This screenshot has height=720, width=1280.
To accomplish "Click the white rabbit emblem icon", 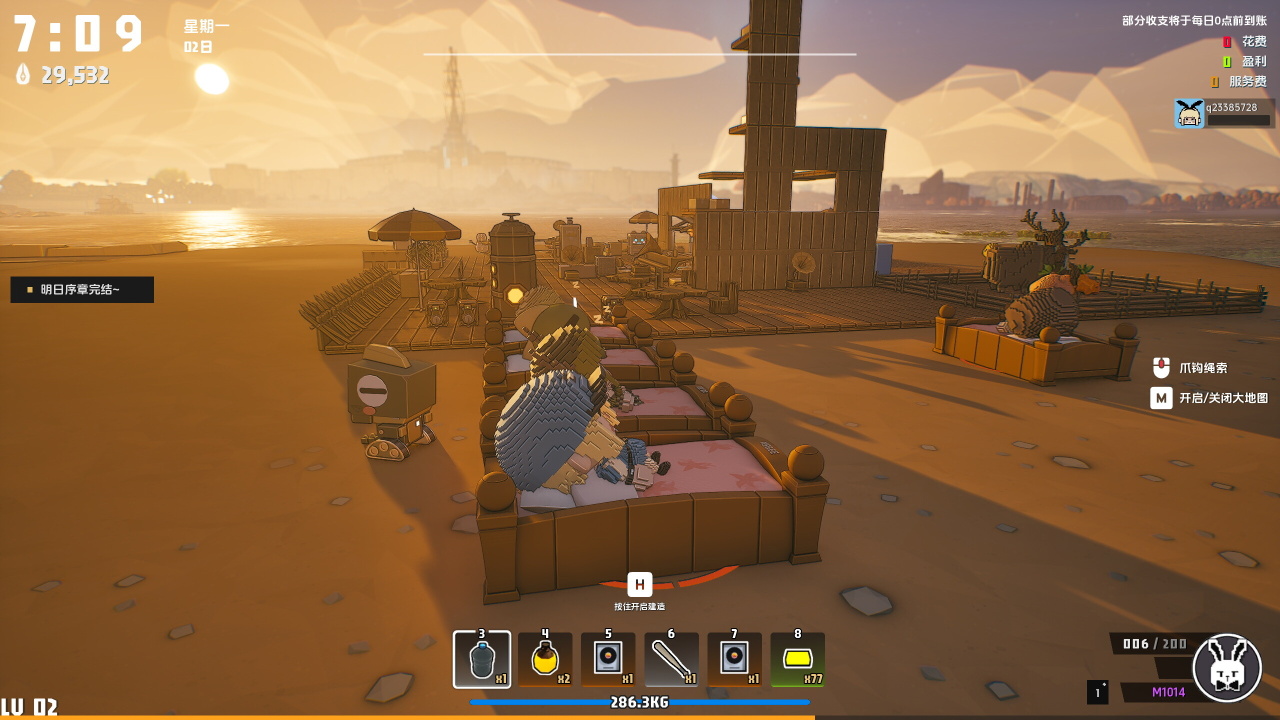I will tap(1227, 668).
